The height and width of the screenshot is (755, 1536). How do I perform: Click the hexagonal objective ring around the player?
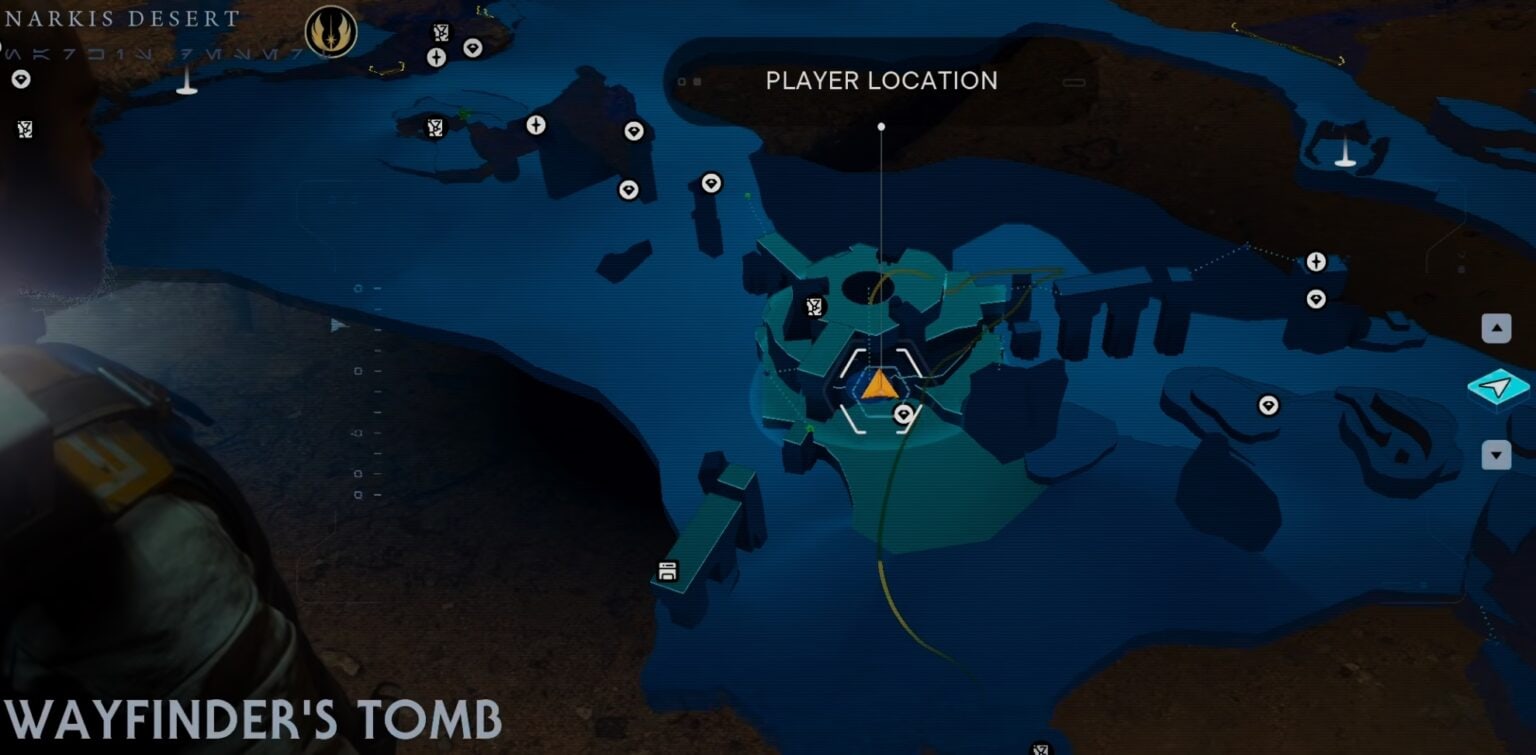coord(878,388)
